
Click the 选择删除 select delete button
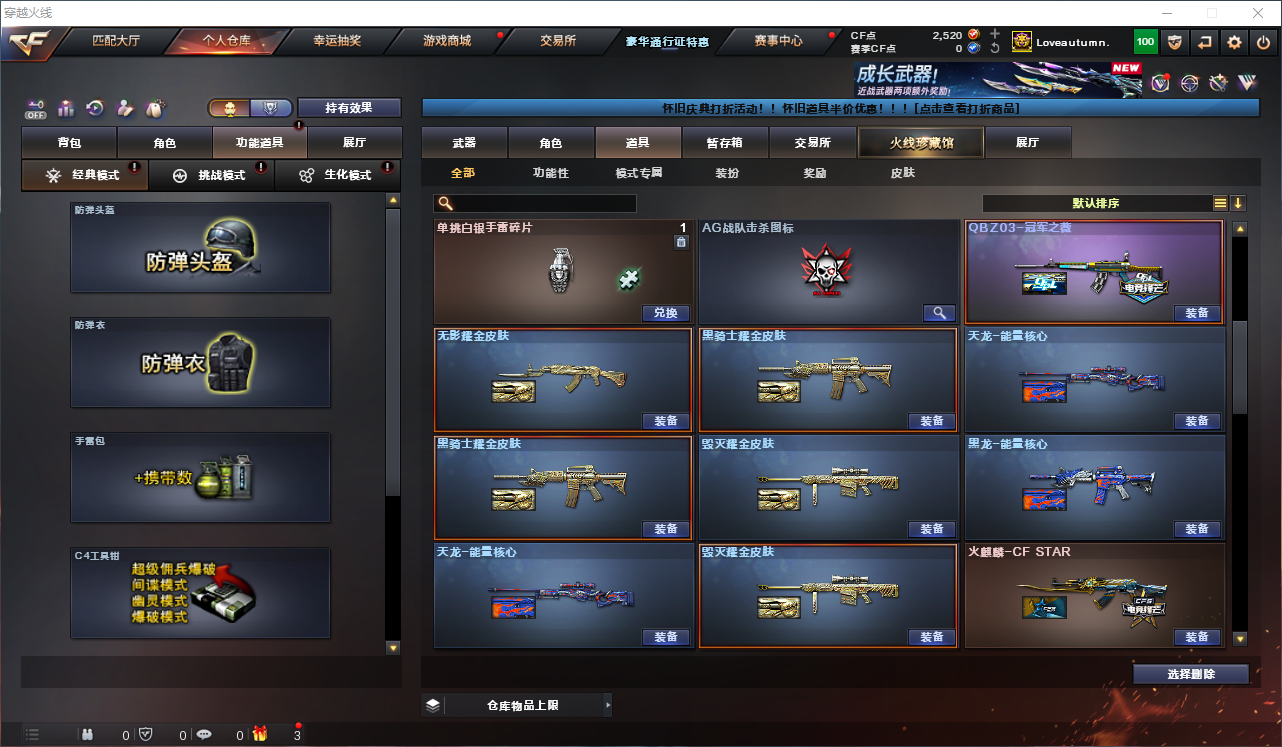[1191, 674]
